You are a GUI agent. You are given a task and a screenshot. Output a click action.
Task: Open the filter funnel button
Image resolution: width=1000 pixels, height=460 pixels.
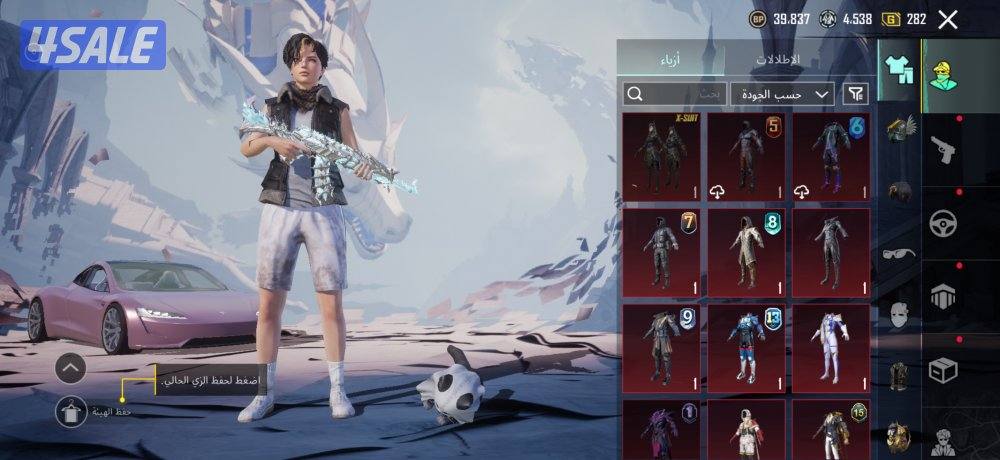click(856, 94)
